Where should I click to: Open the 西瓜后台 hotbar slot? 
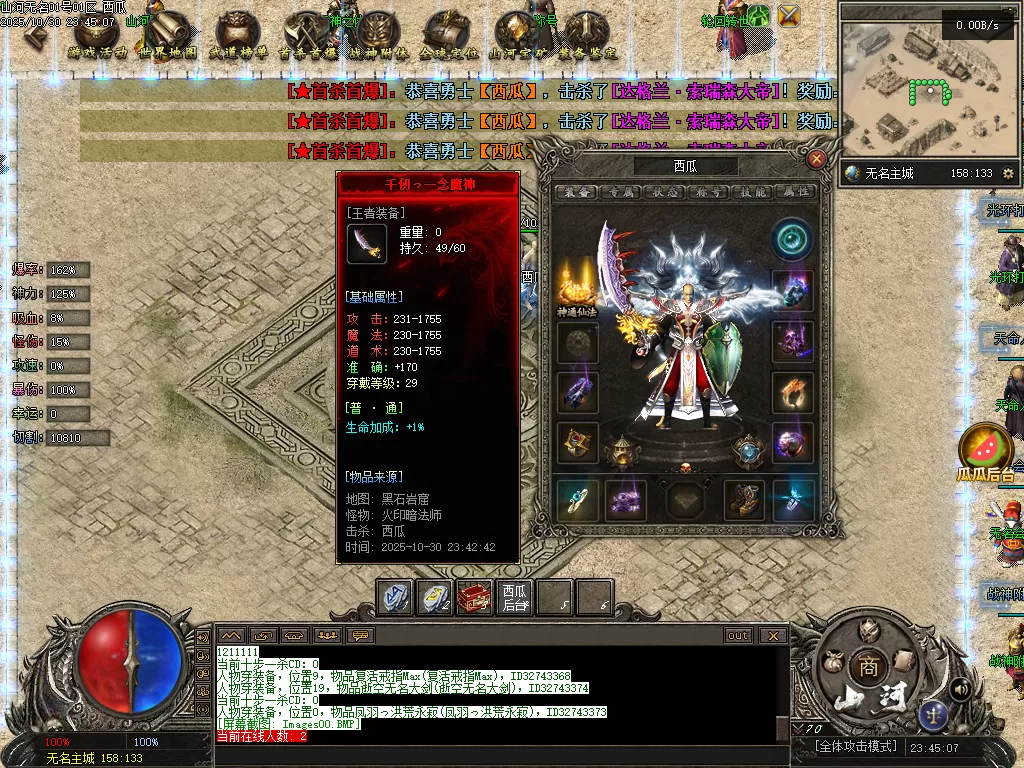pyautogui.click(x=515, y=597)
